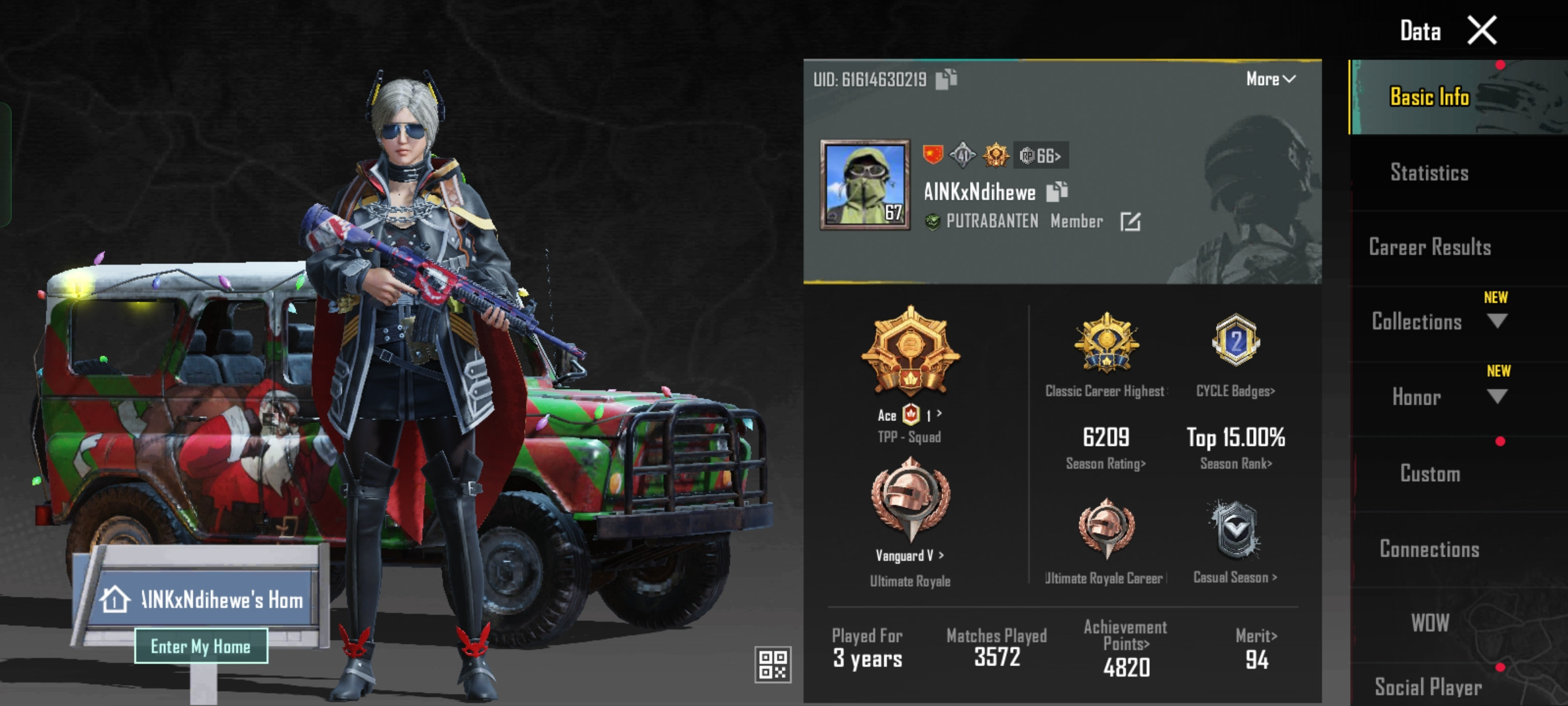The image size is (1568, 706).
Task: Open the More dropdown
Action: [1270, 79]
